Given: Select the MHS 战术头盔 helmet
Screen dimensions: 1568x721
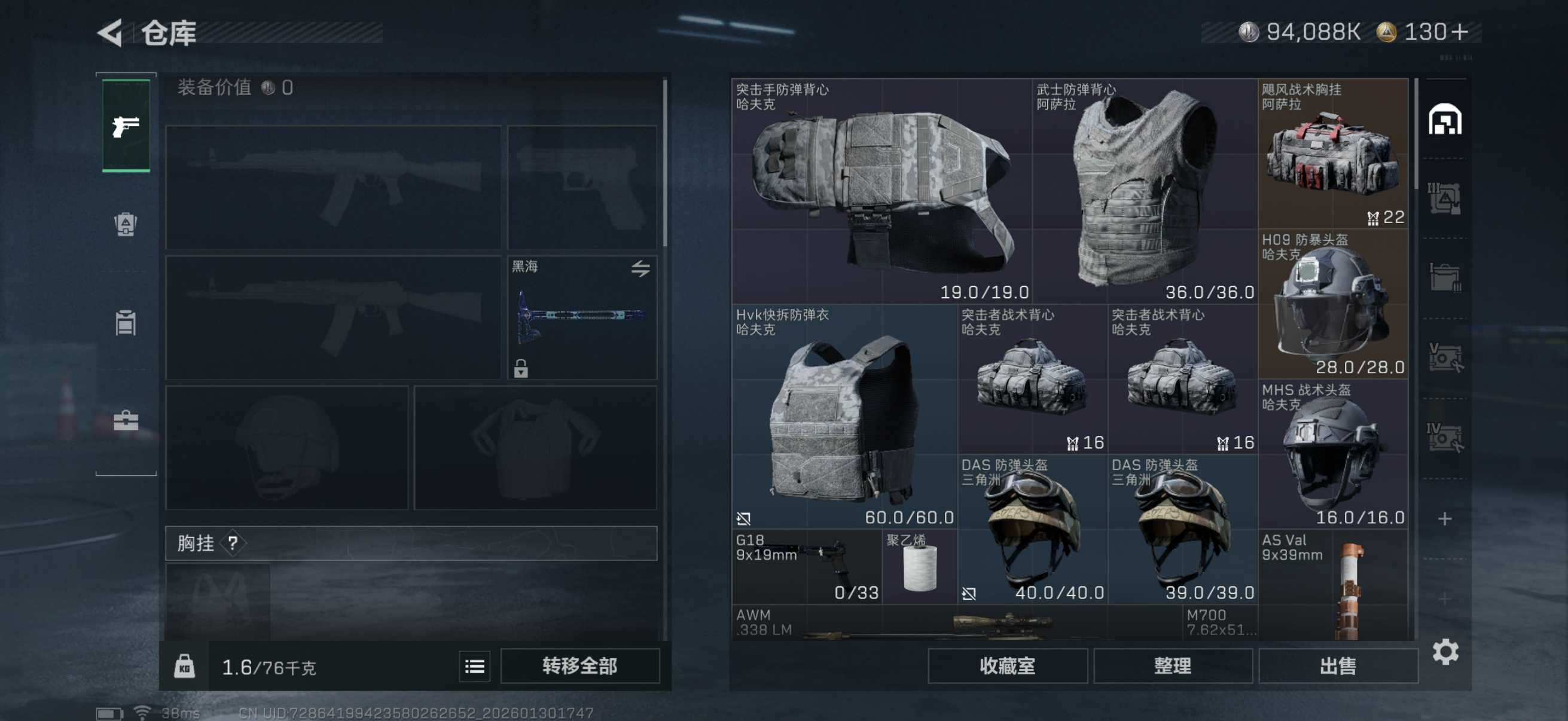Looking at the screenshot, I should (1332, 454).
